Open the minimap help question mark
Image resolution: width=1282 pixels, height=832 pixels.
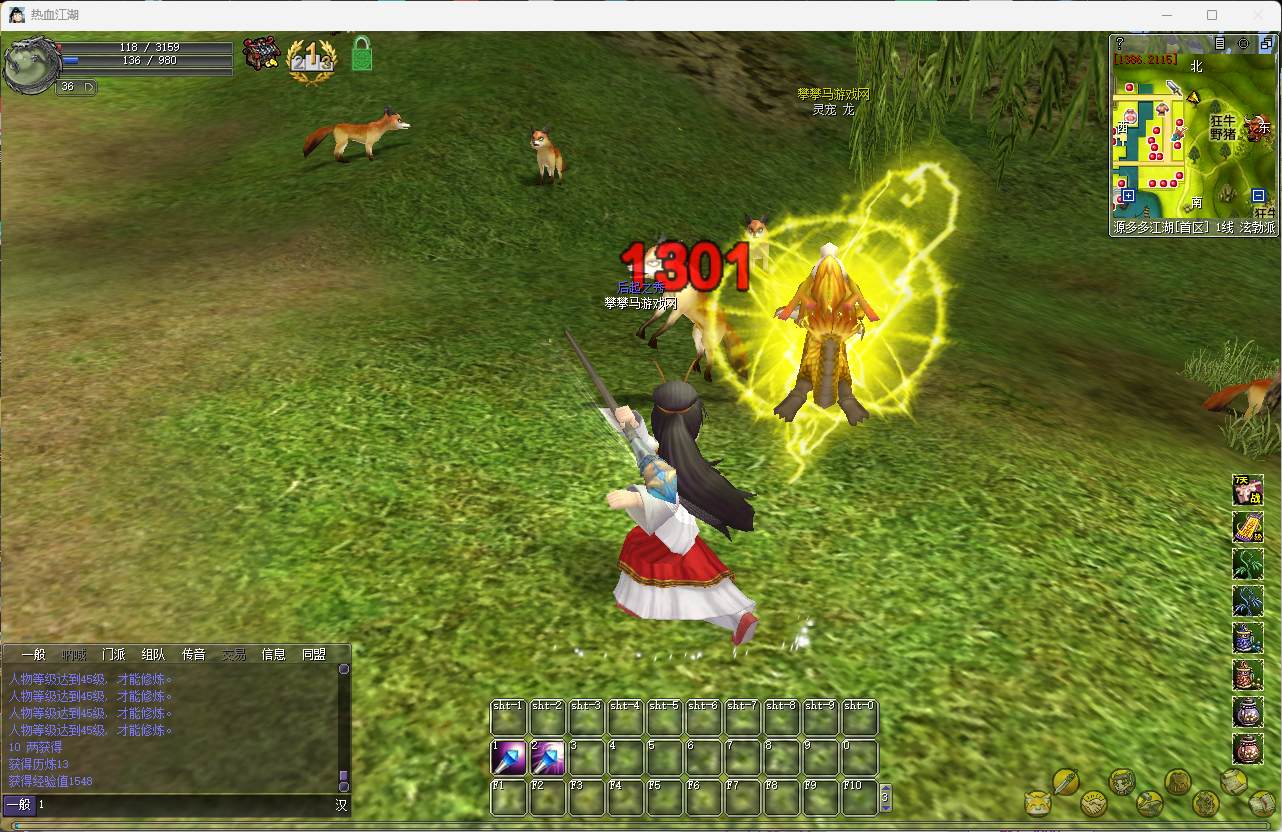point(1120,44)
